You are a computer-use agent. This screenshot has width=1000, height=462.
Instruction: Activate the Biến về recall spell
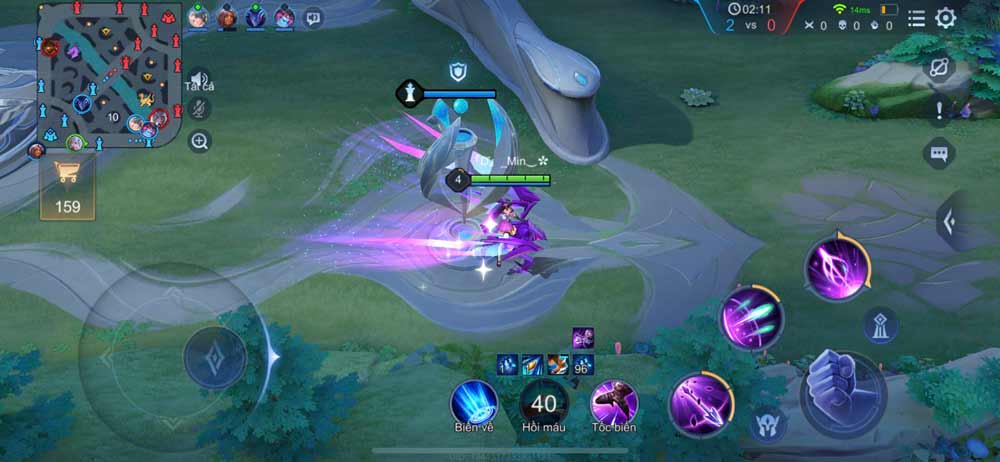(x=474, y=402)
